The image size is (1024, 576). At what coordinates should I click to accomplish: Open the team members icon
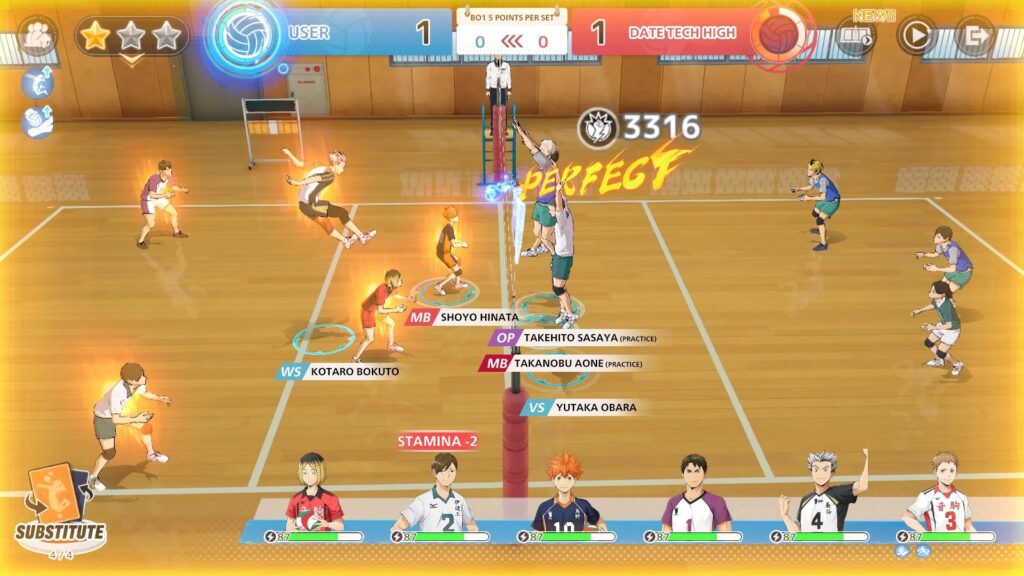37,35
